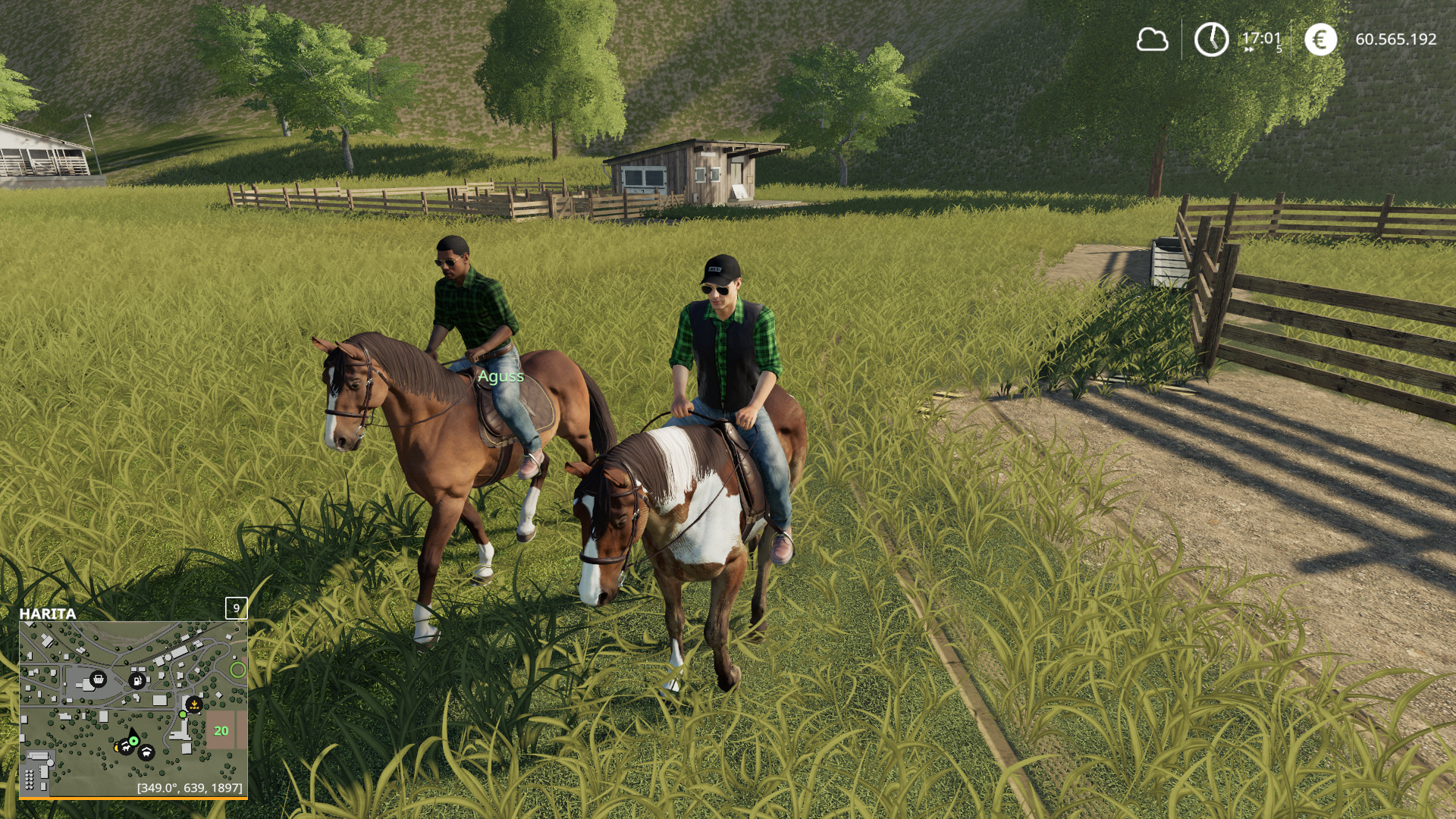Click the cloud weather icon
The width and height of the screenshot is (1456, 819).
pos(1152,39)
